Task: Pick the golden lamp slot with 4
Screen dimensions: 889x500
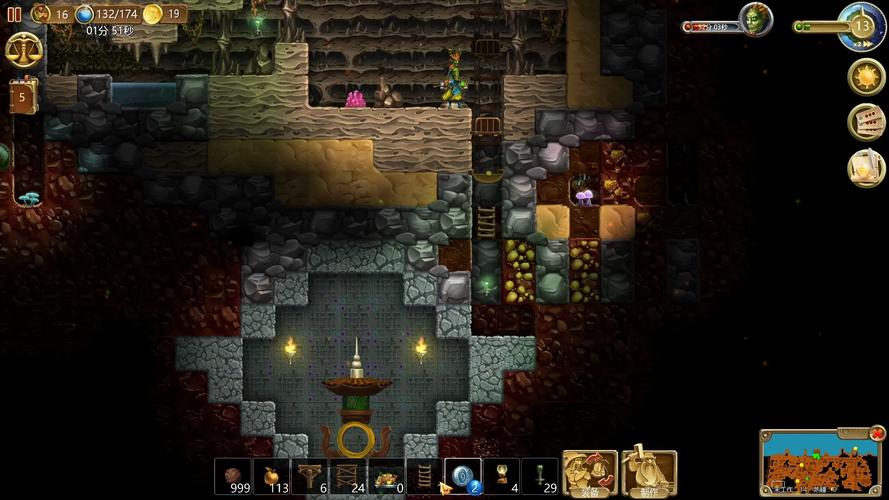Action: [500, 475]
